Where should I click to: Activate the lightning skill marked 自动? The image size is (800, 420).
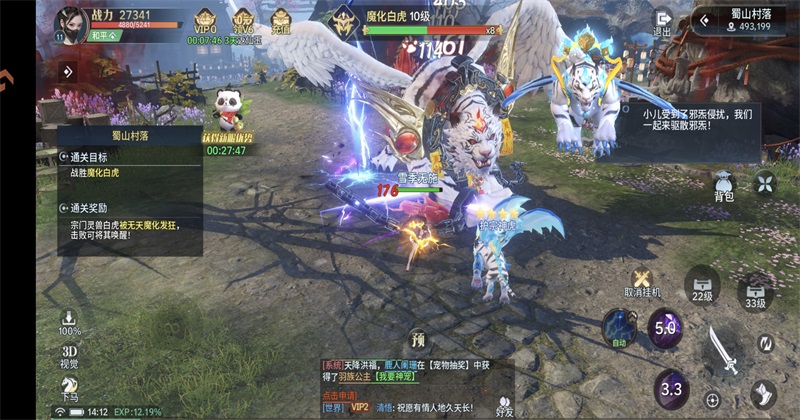(x=619, y=328)
